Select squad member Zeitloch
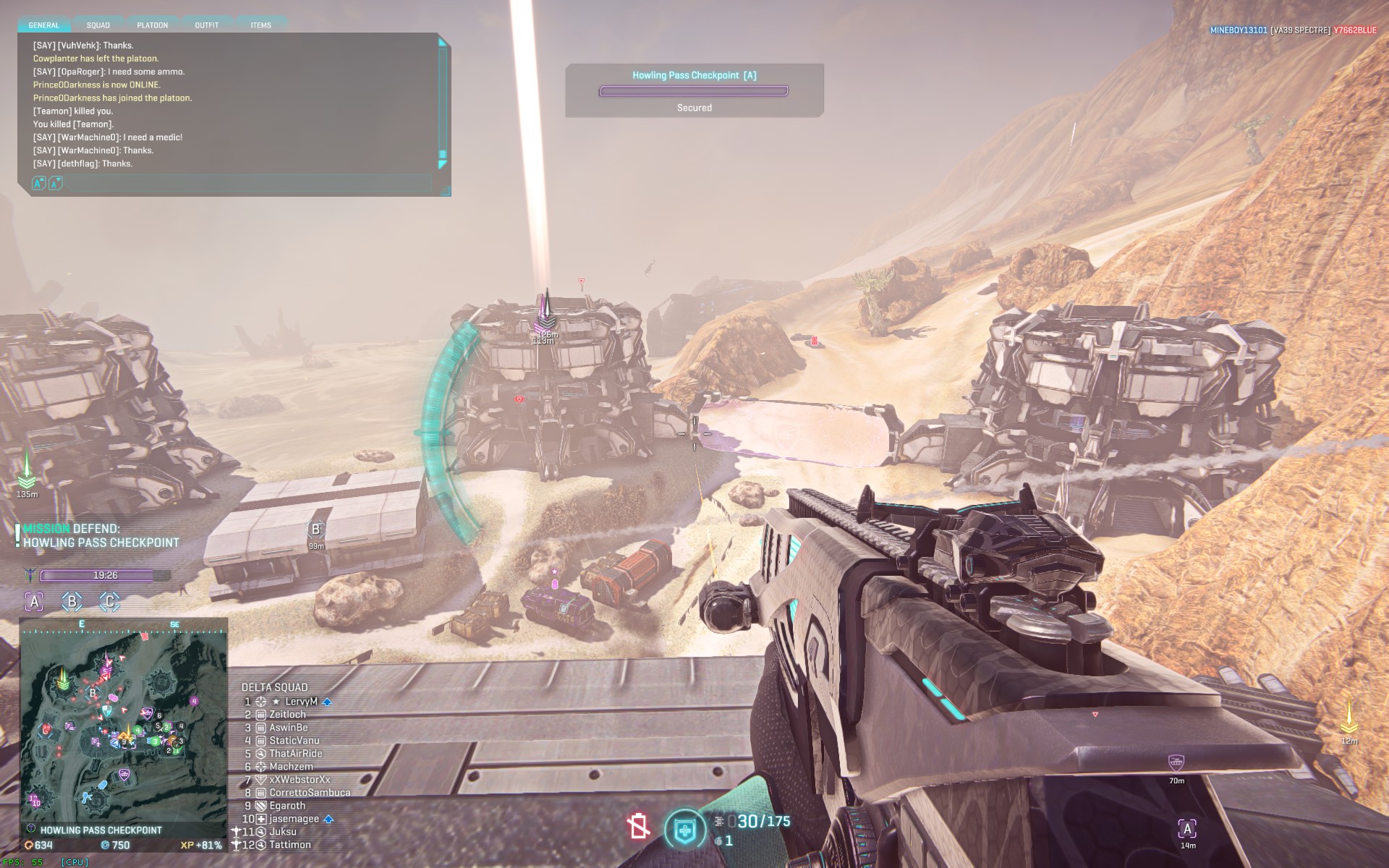 [287, 715]
